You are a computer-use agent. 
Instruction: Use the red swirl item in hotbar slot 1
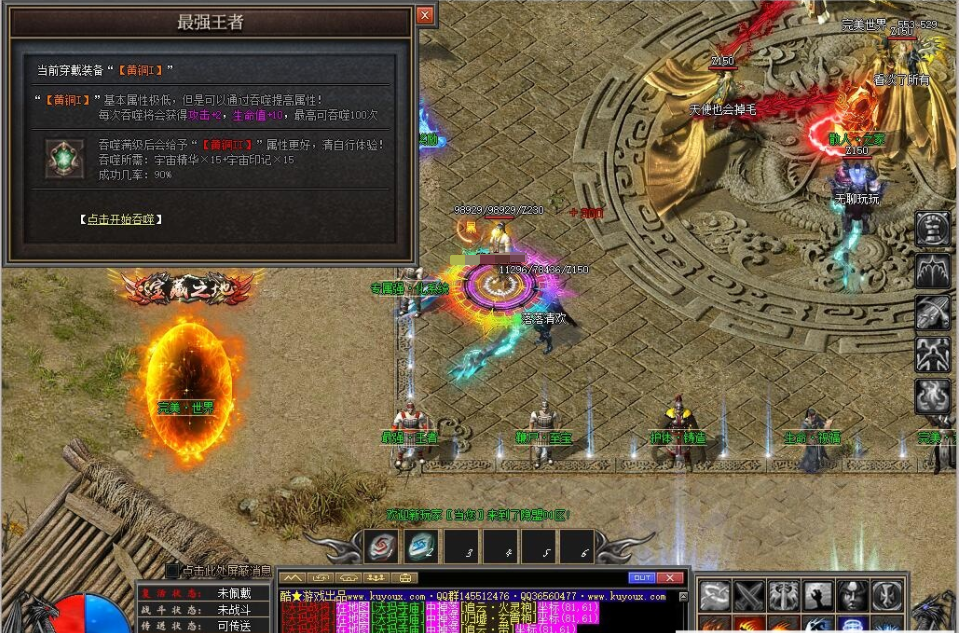click(383, 547)
